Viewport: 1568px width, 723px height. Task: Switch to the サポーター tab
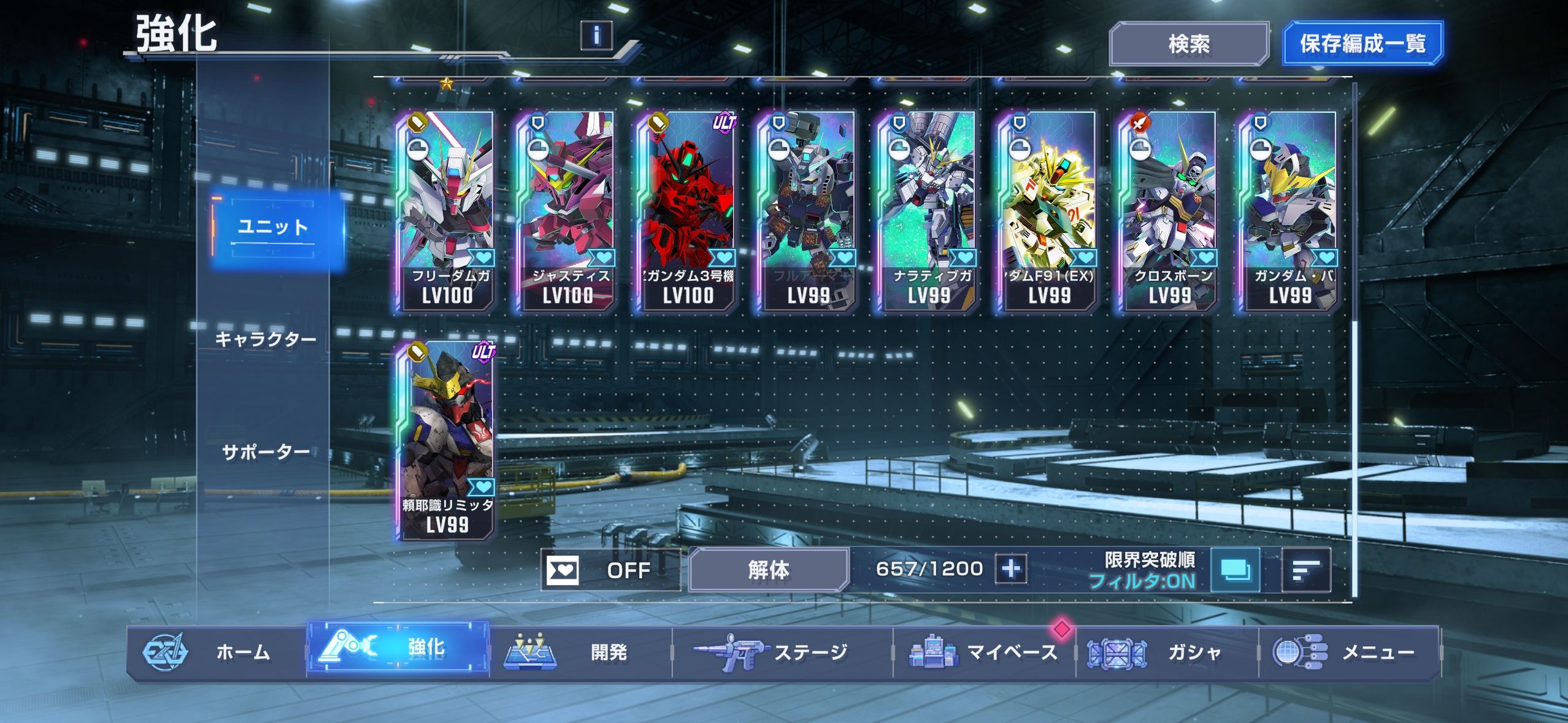(x=266, y=453)
